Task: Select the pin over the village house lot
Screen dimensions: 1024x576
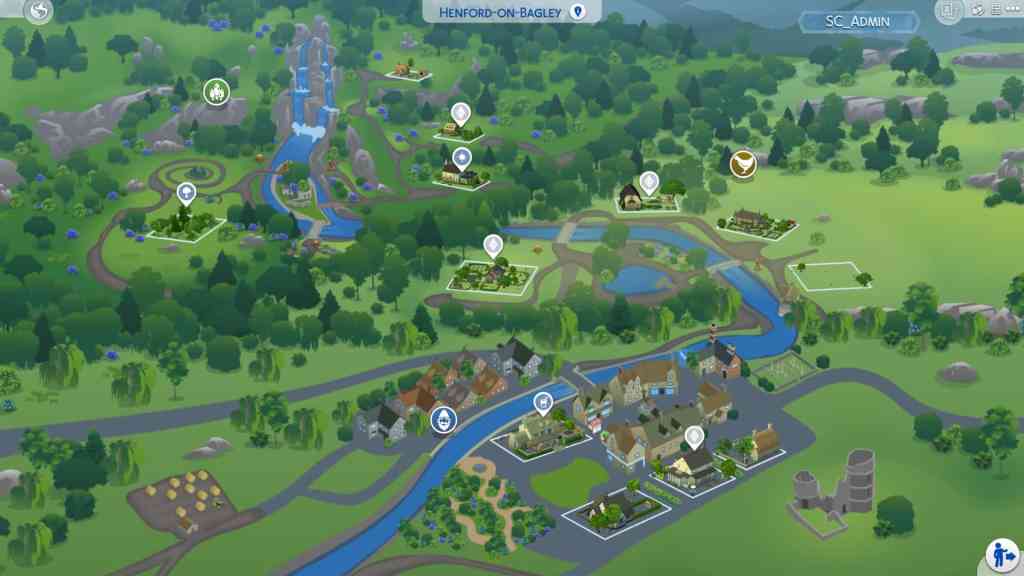Action: pos(694,437)
